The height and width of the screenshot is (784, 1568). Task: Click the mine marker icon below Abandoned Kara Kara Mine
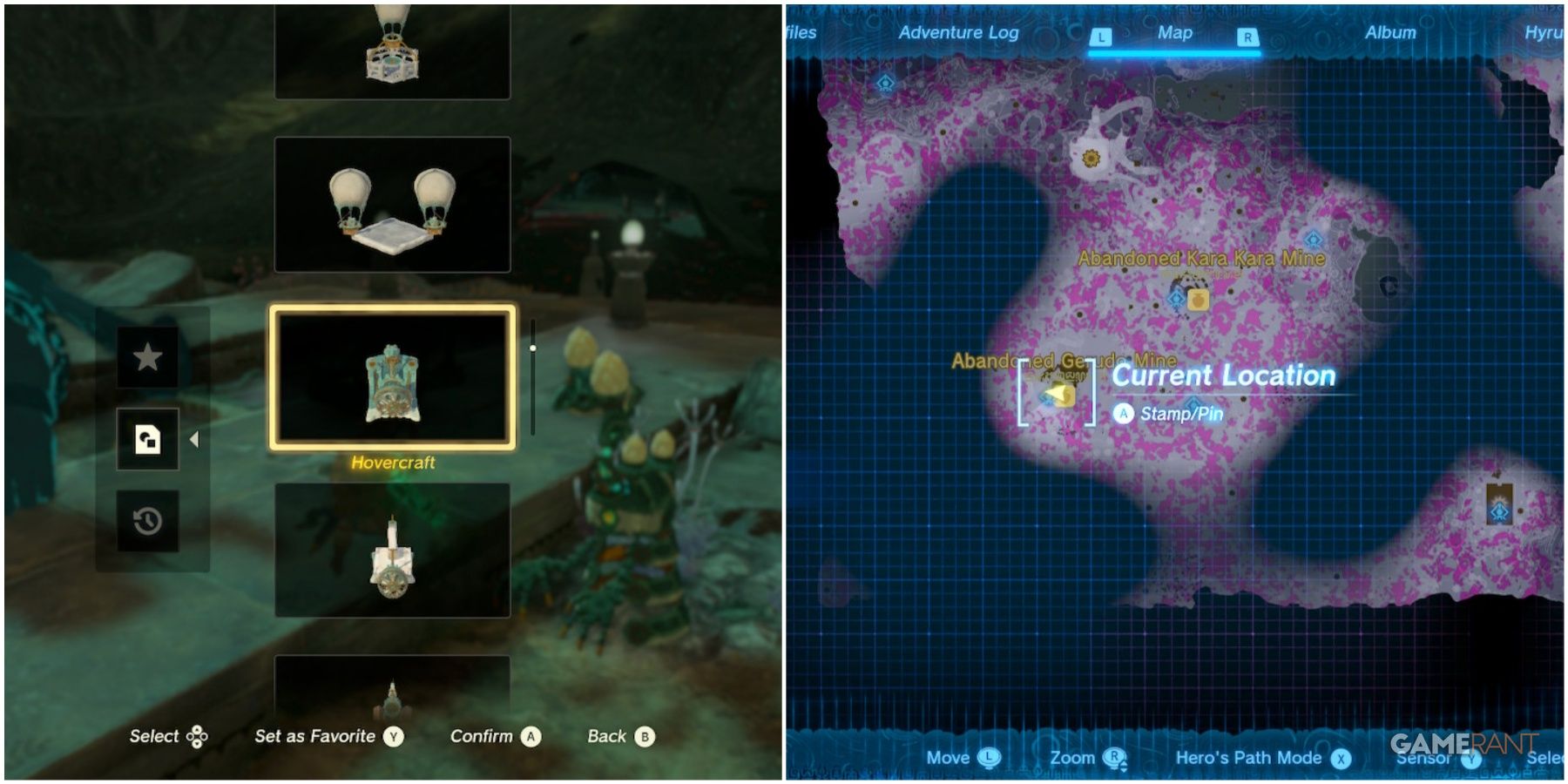1199,301
